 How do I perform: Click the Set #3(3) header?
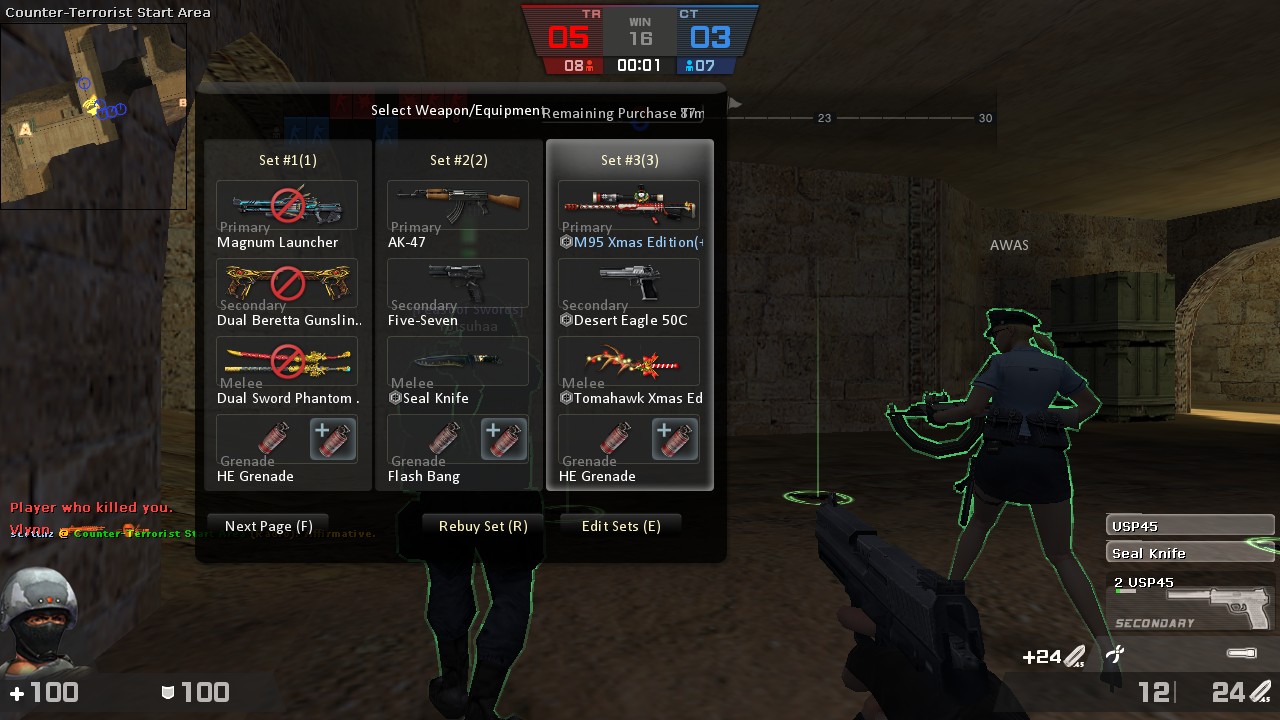[x=630, y=160]
